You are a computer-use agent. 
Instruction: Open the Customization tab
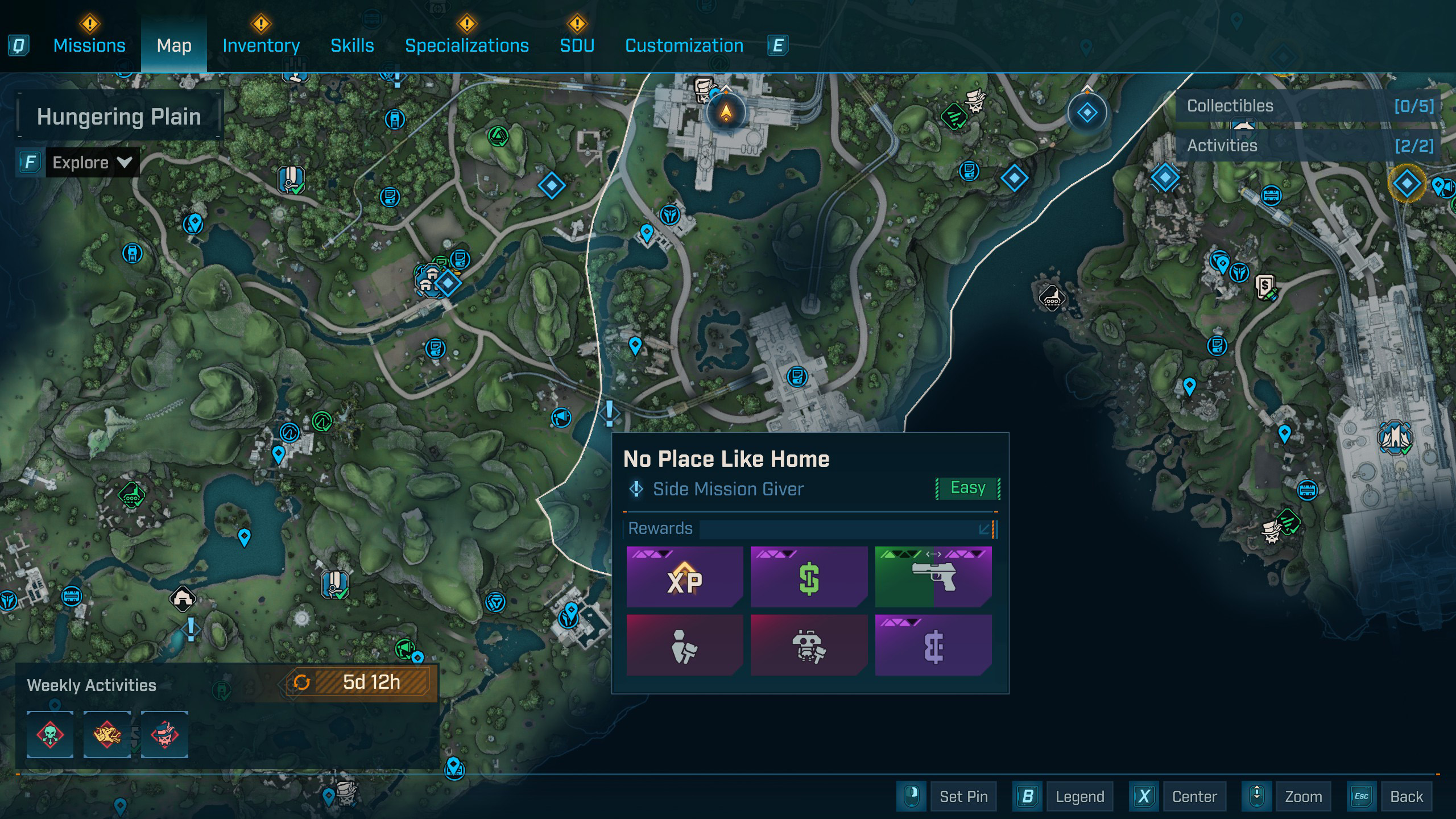point(684,45)
